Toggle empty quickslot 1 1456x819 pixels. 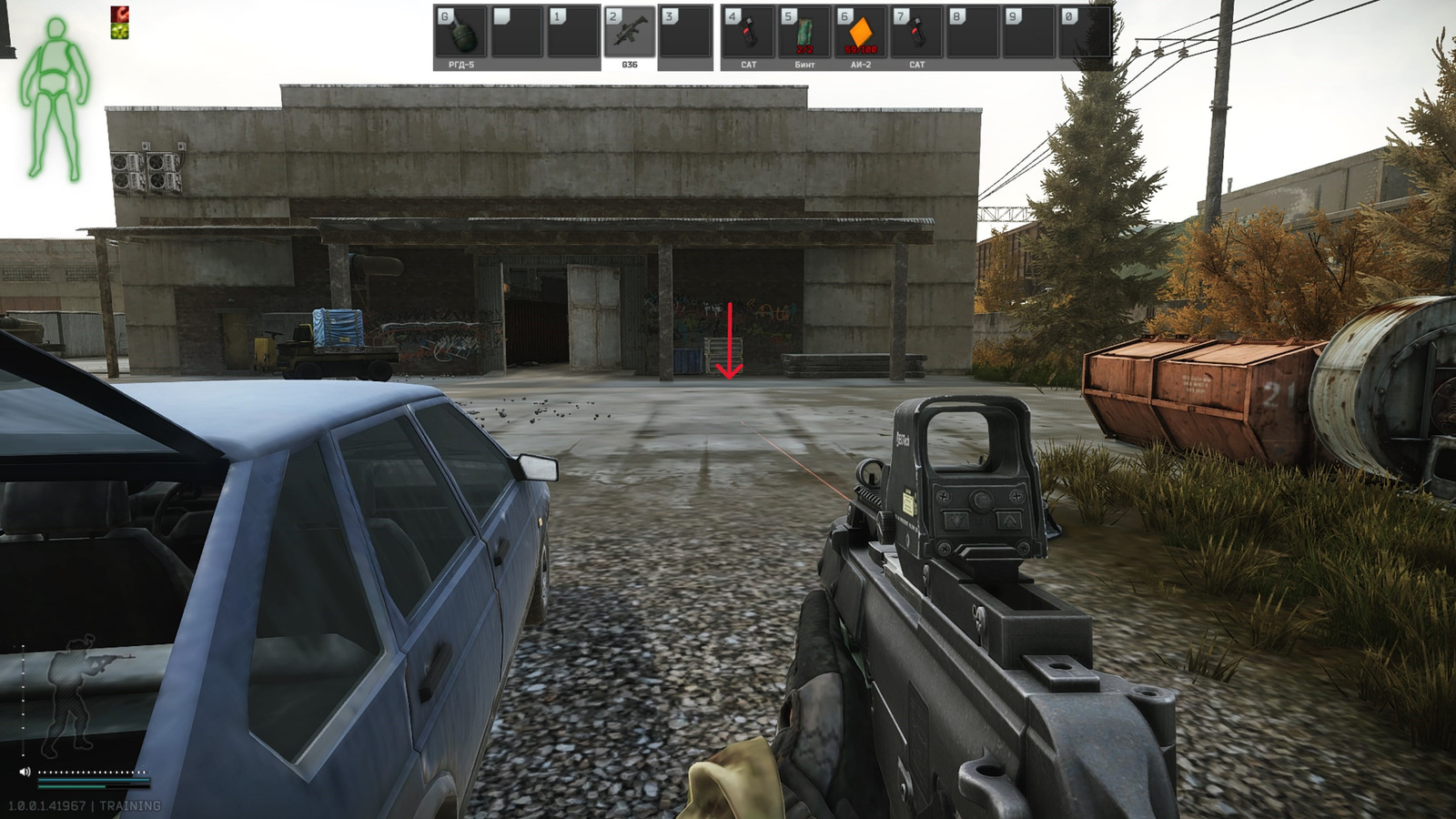[x=573, y=32]
